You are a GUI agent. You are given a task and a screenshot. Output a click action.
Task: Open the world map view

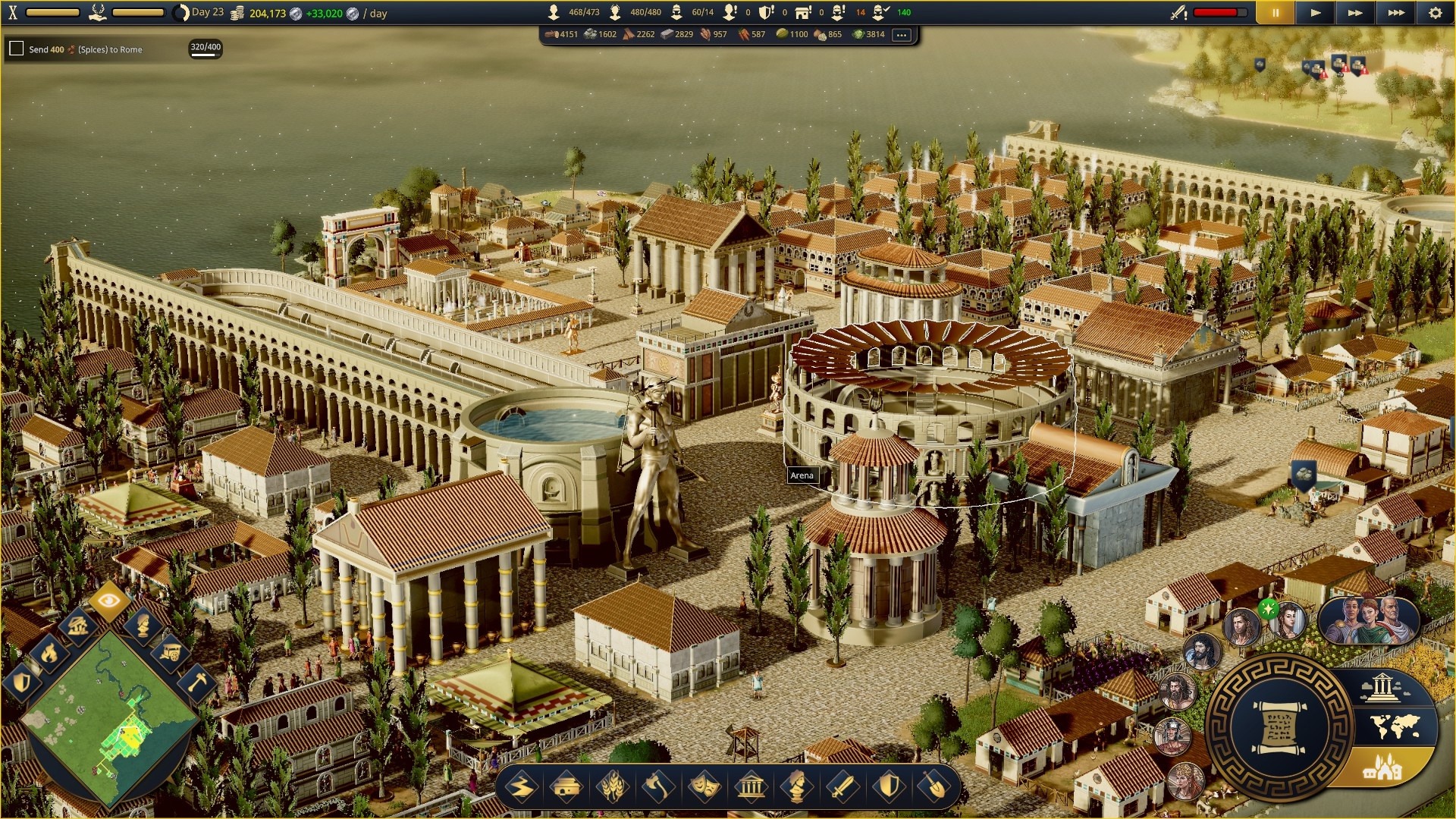pos(1395,726)
